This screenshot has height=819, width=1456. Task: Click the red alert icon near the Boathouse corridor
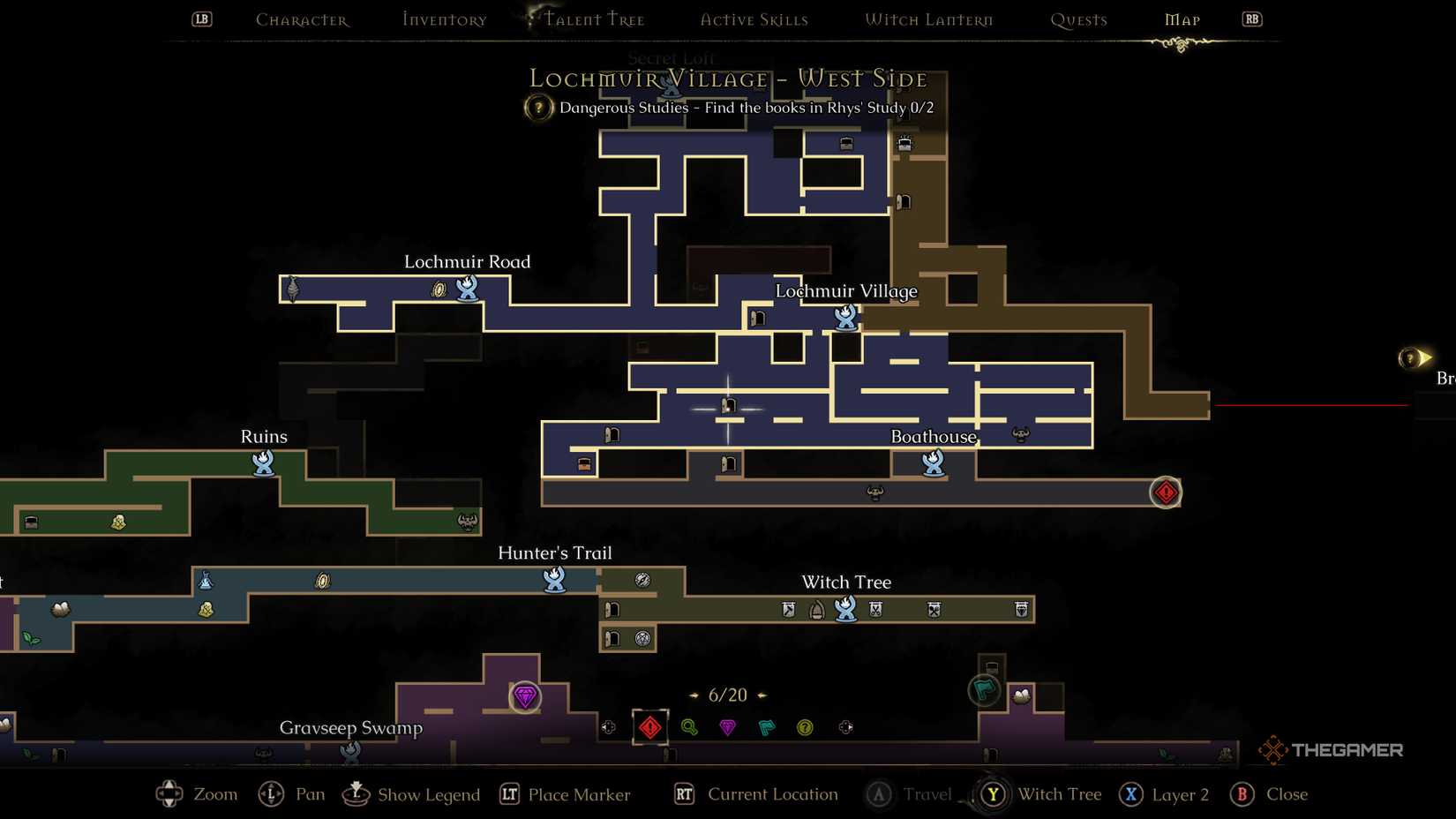click(x=1166, y=492)
